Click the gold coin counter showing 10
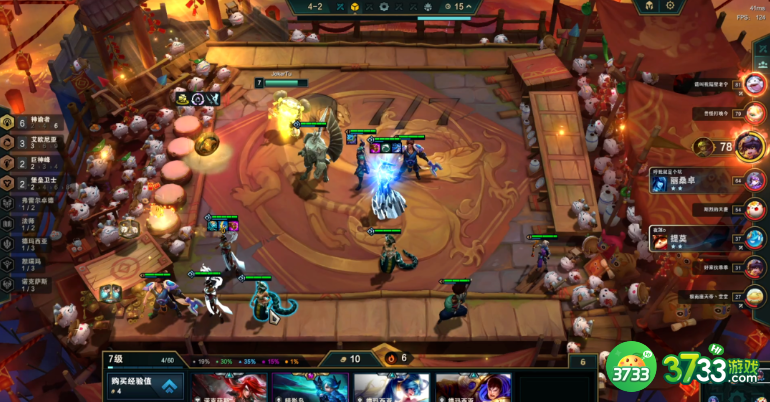This screenshot has width=770, height=402. pos(350,358)
